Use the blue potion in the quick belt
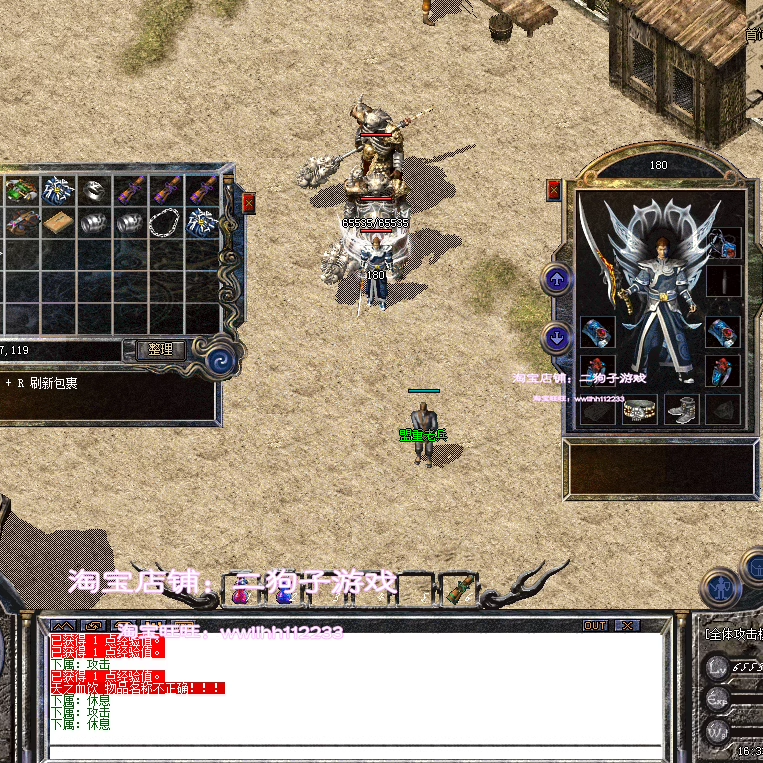 click(284, 593)
